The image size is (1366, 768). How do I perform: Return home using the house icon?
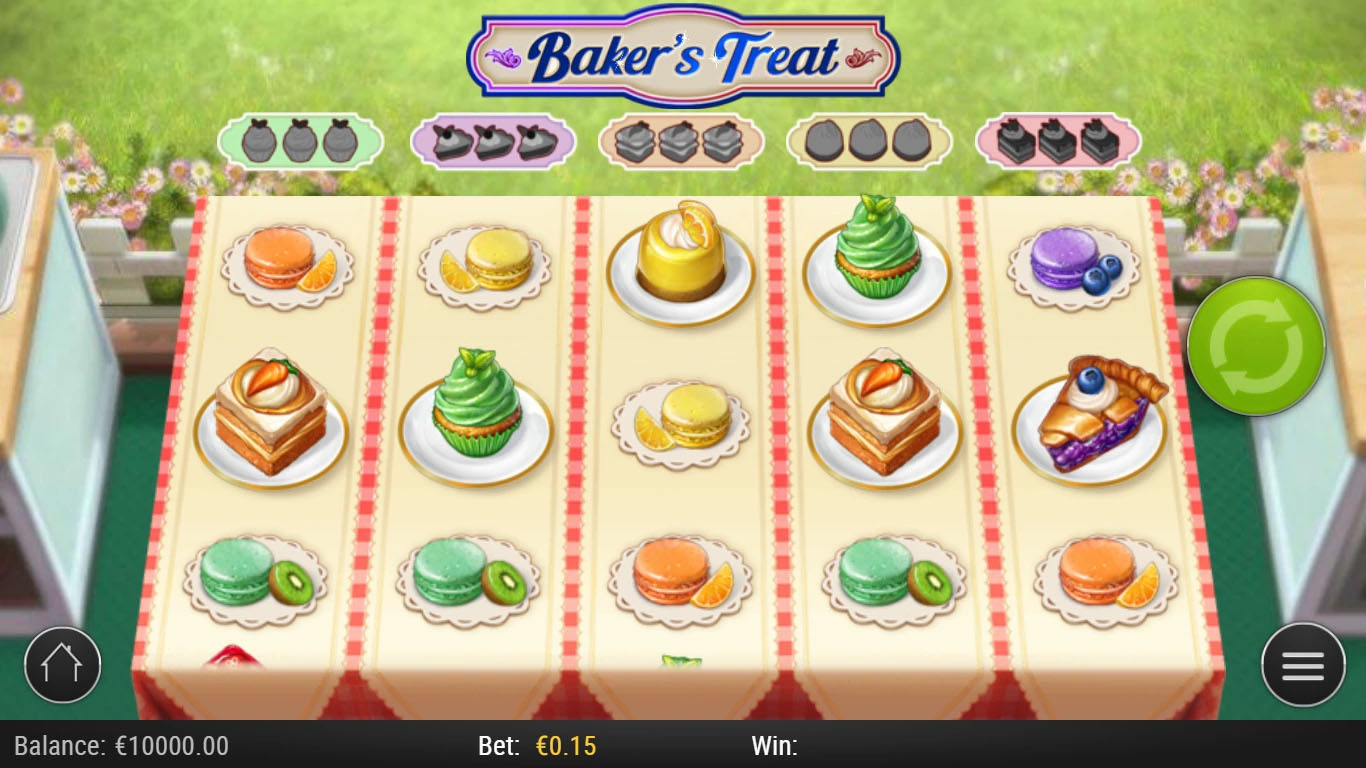(x=63, y=664)
